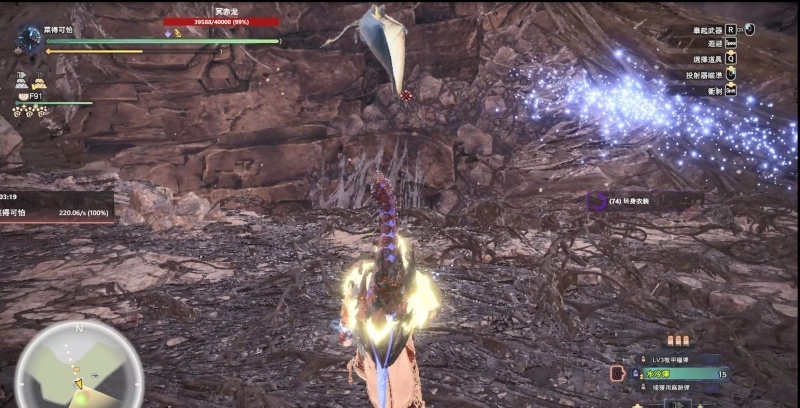Select the purple status icon under the monster bar
800x408 pixels.
[x=168, y=33]
